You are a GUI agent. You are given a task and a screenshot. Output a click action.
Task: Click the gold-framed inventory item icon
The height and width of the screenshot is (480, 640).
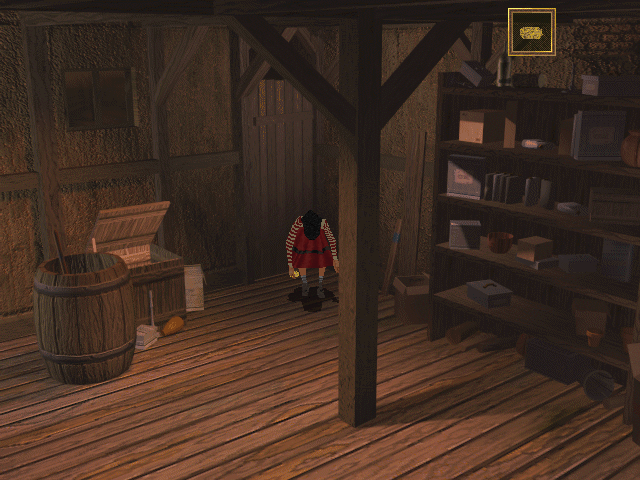pos(532,32)
